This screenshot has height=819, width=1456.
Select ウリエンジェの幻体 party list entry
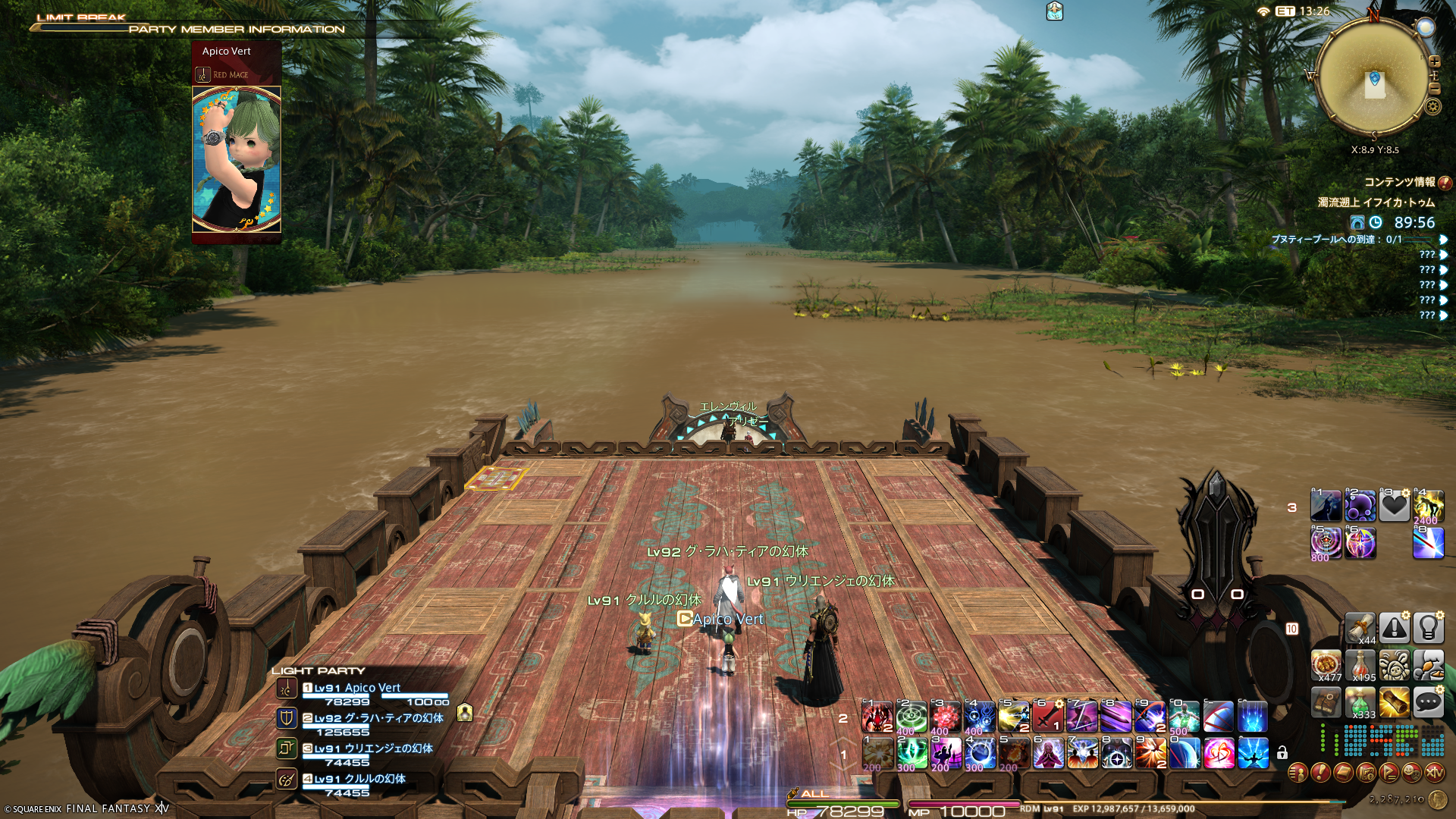coord(373,749)
